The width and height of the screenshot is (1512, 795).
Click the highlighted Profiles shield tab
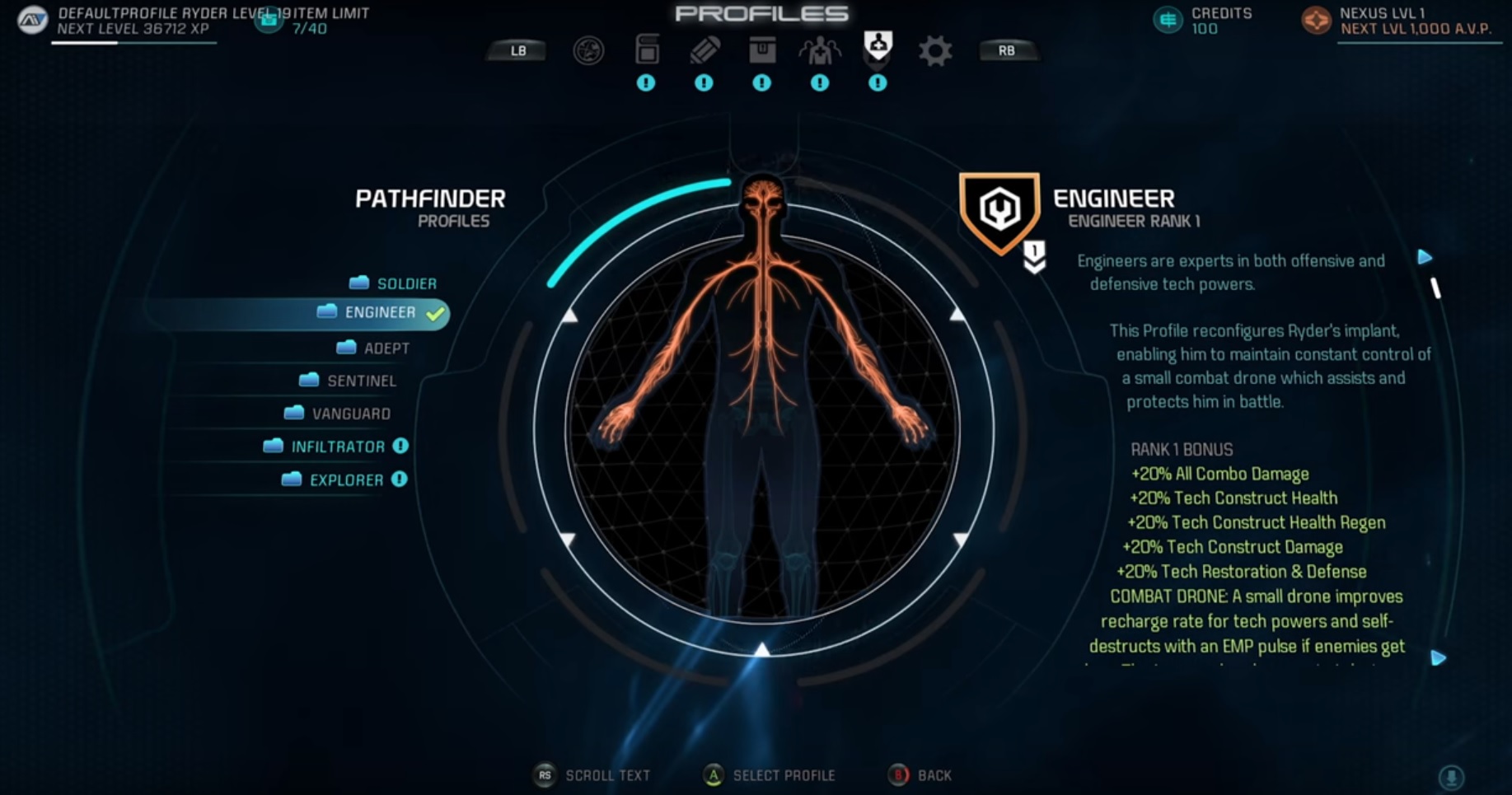pos(878,46)
